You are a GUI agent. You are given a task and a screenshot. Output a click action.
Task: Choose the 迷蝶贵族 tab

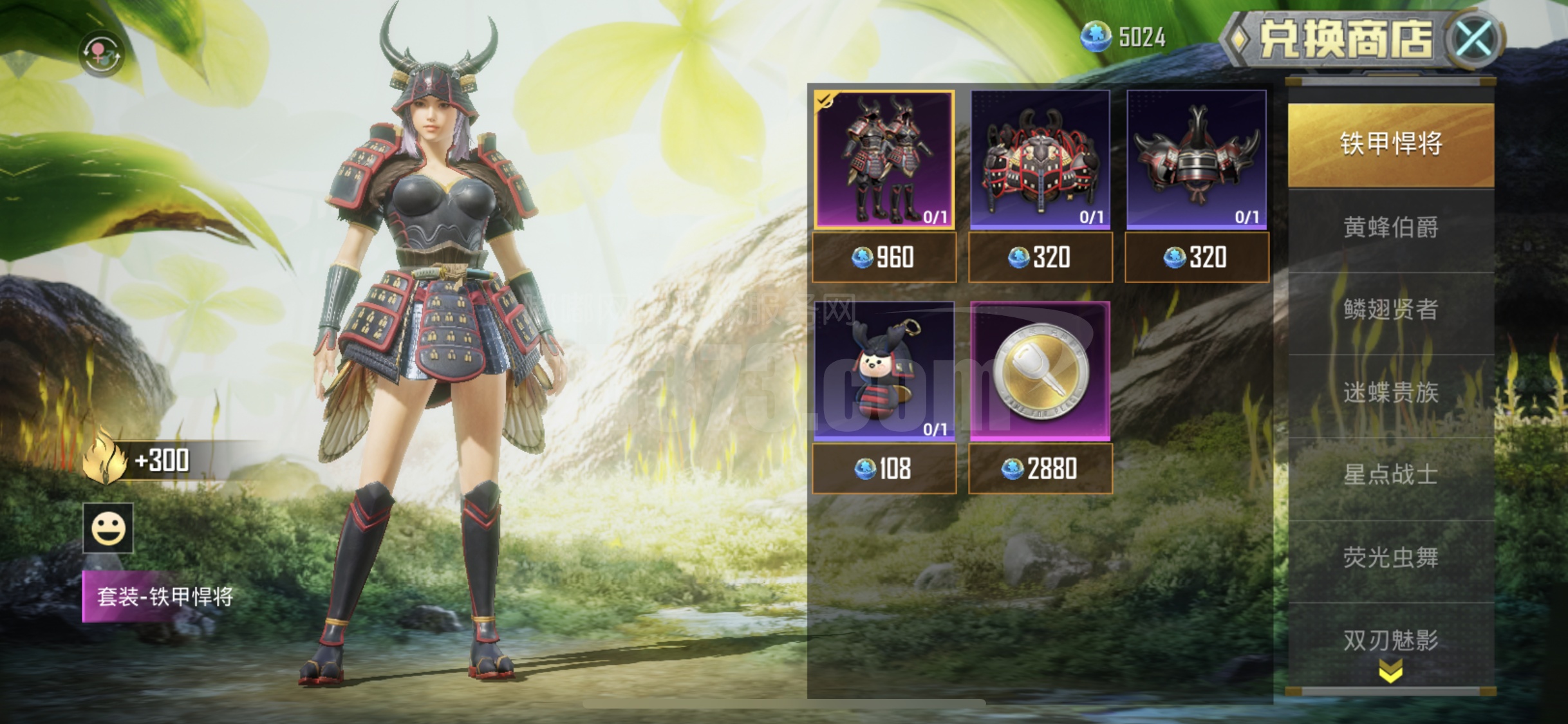1390,393
